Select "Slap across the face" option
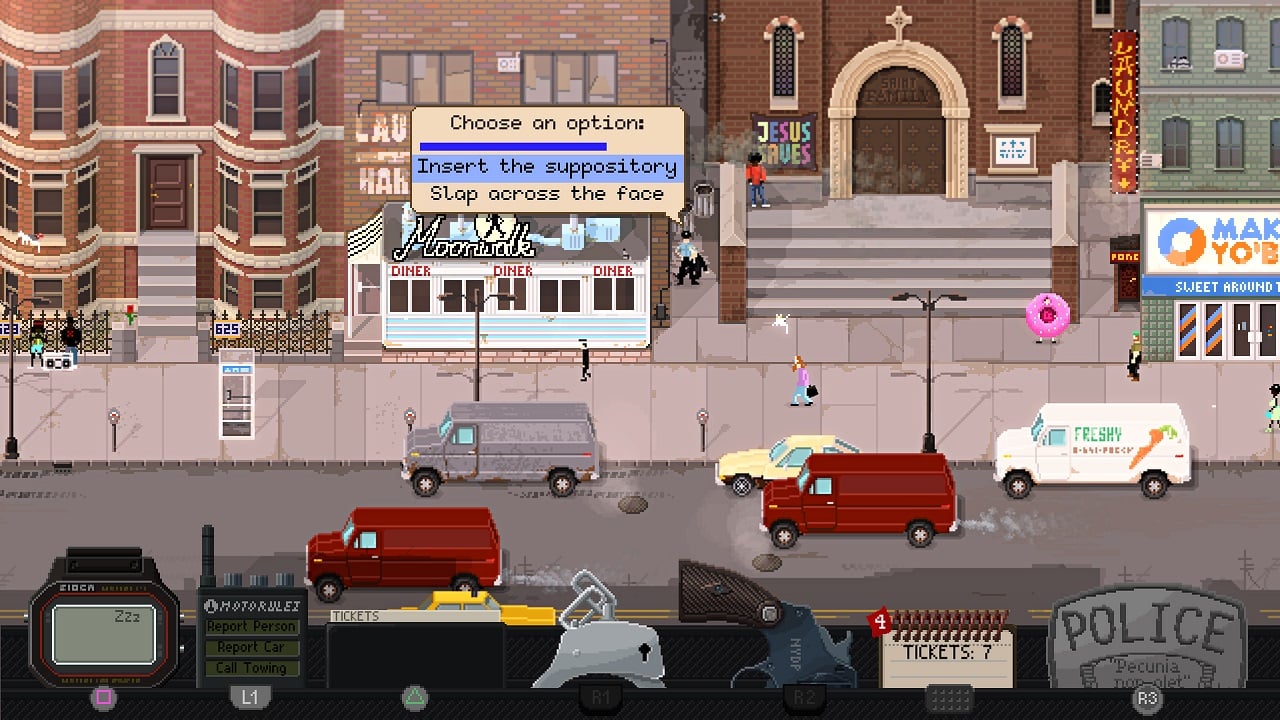1280x720 pixels. (x=547, y=194)
